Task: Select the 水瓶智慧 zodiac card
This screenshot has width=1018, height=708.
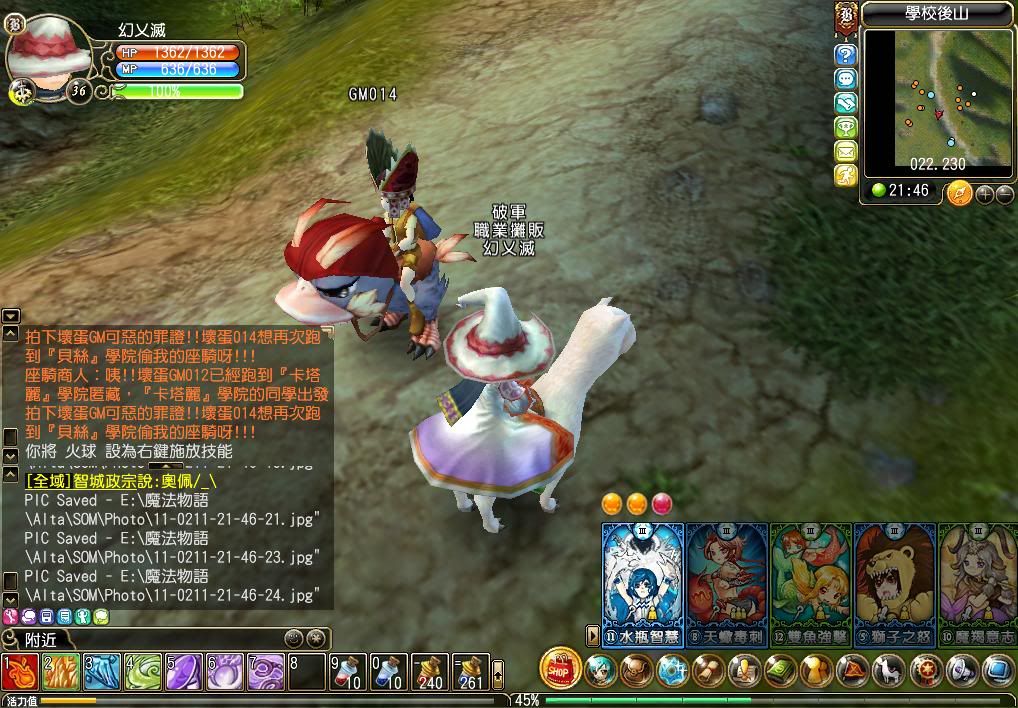Action: 642,580
